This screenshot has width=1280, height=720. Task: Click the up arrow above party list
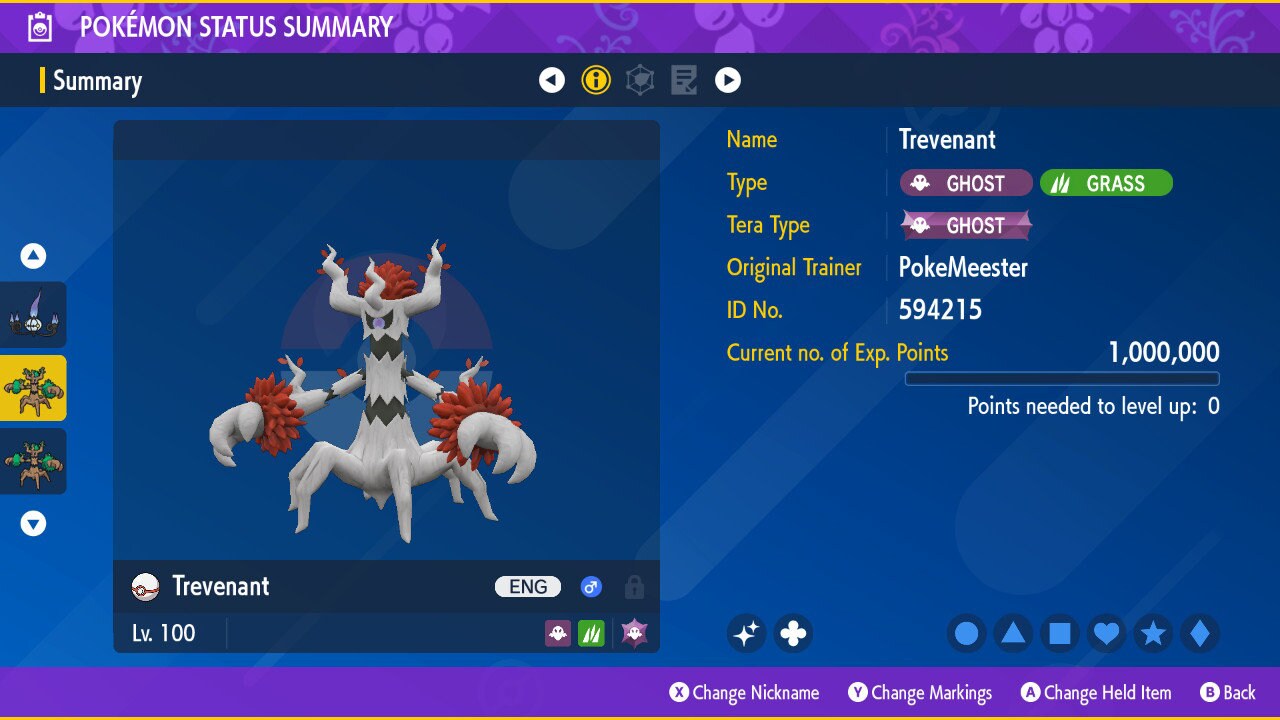pyautogui.click(x=34, y=257)
